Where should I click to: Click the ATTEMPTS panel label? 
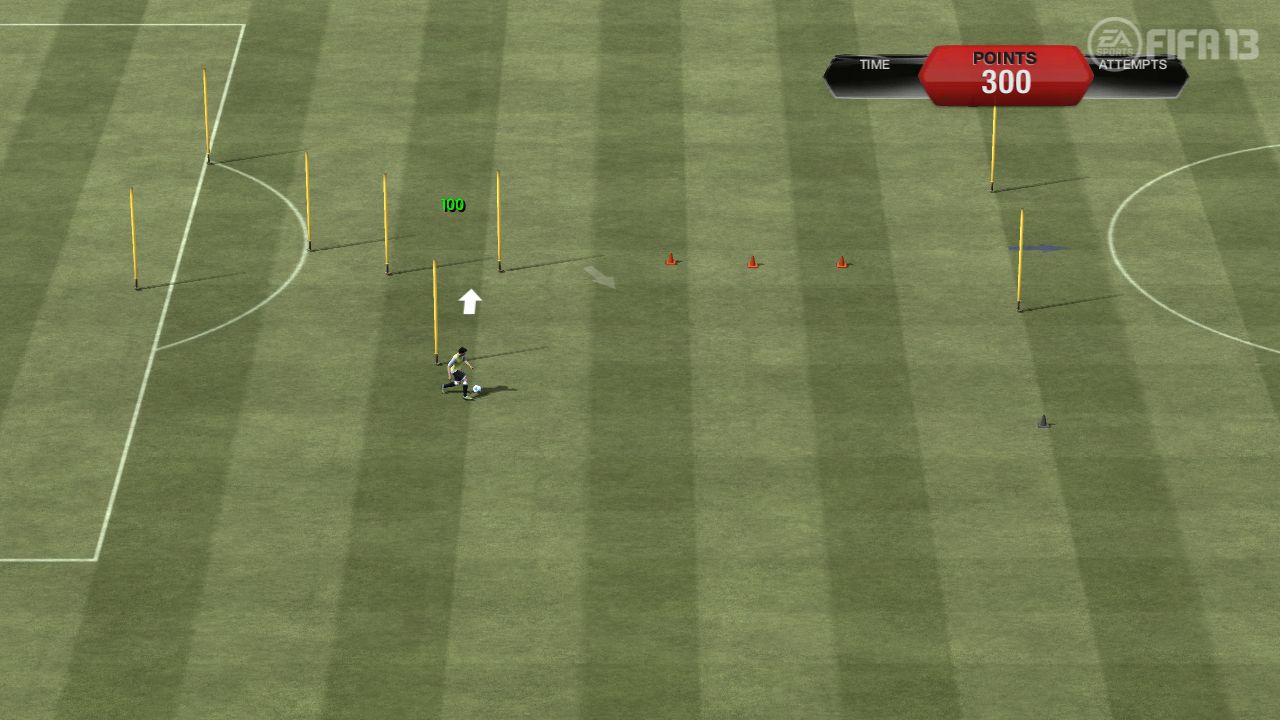[x=1135, y=64]
